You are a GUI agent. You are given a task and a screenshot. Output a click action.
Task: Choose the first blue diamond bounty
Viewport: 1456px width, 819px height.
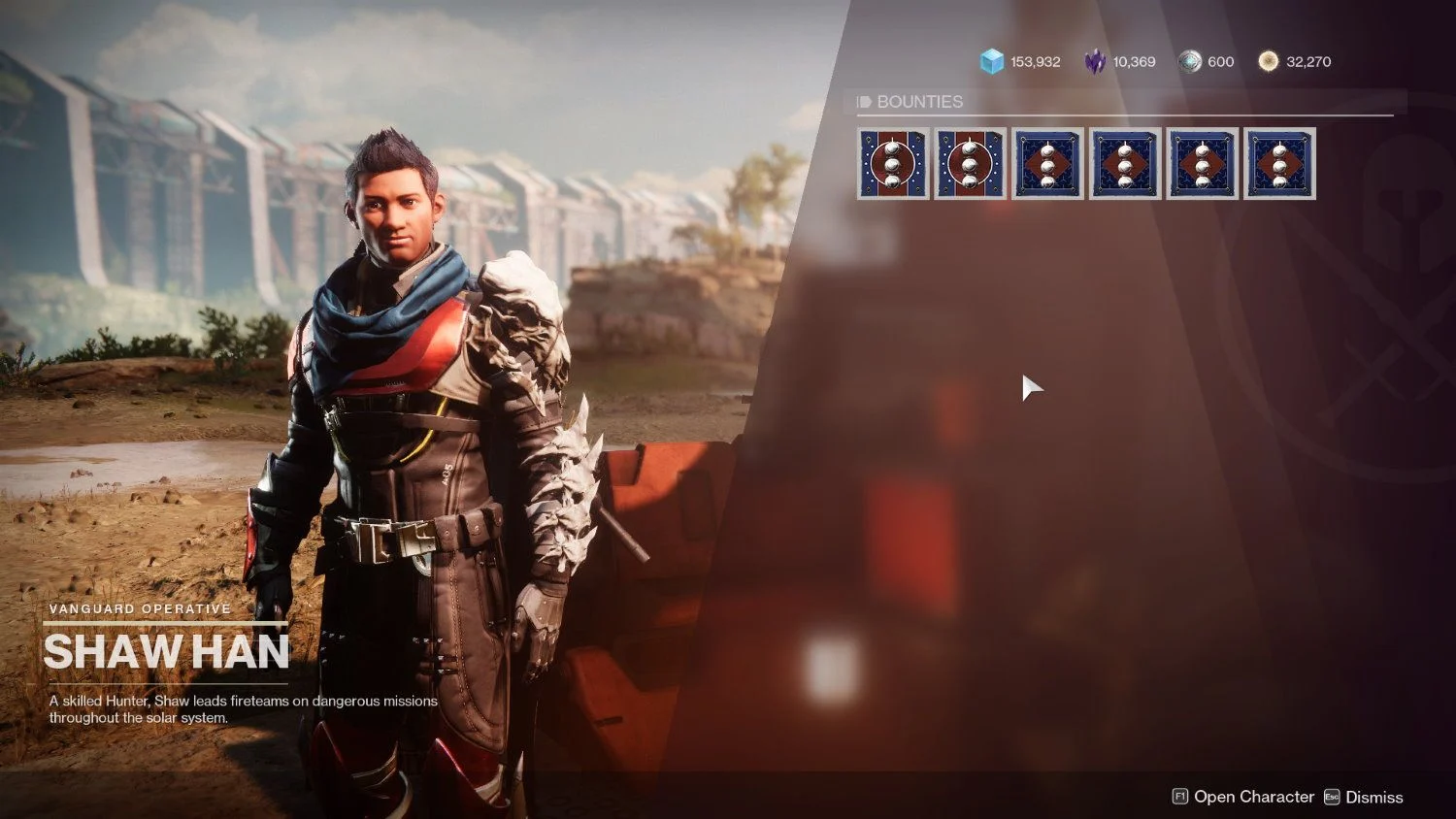coord(1047,164)
